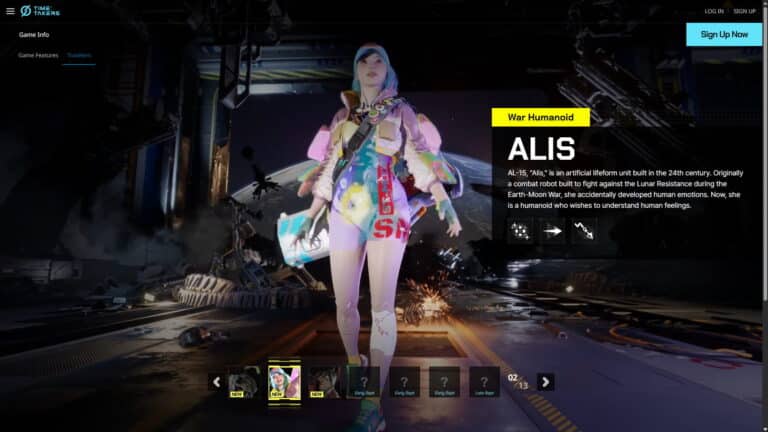The image size is (768, 432).
Task: Advance to the next character in the carousel
Action: coord(545,381)
